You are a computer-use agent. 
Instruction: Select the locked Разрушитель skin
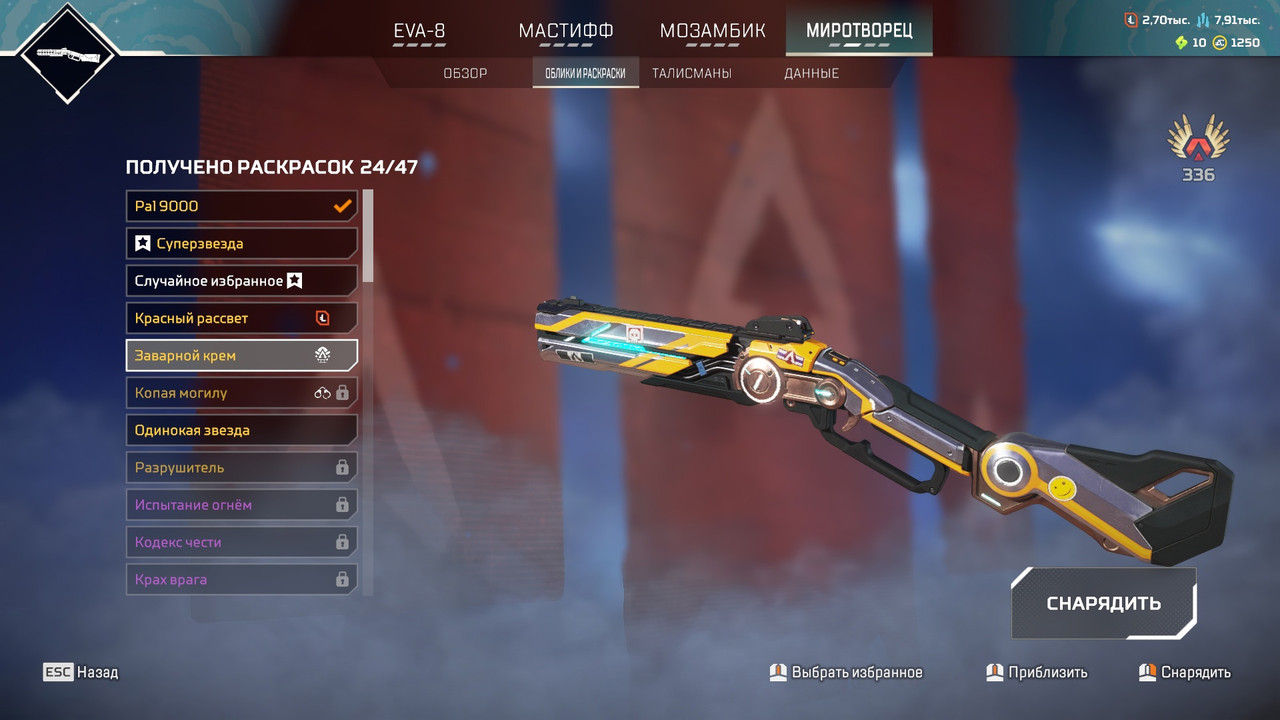242,467
